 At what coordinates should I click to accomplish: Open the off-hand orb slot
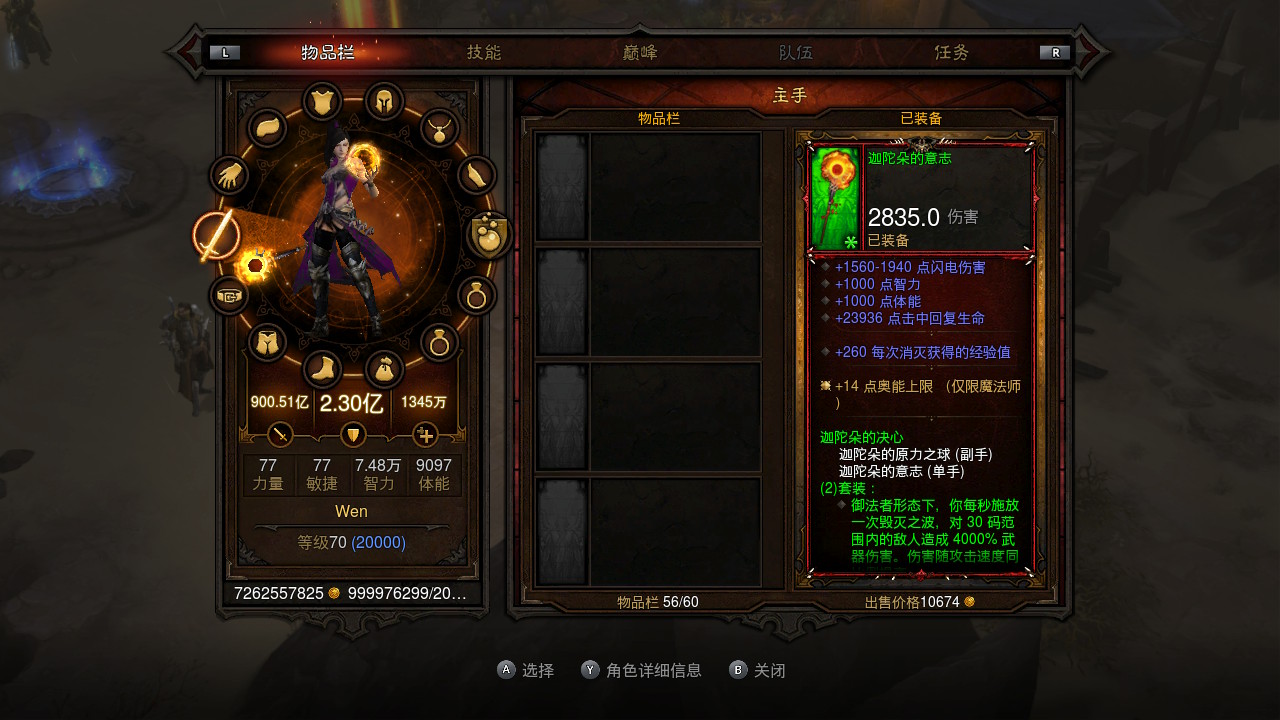[490, 236]
